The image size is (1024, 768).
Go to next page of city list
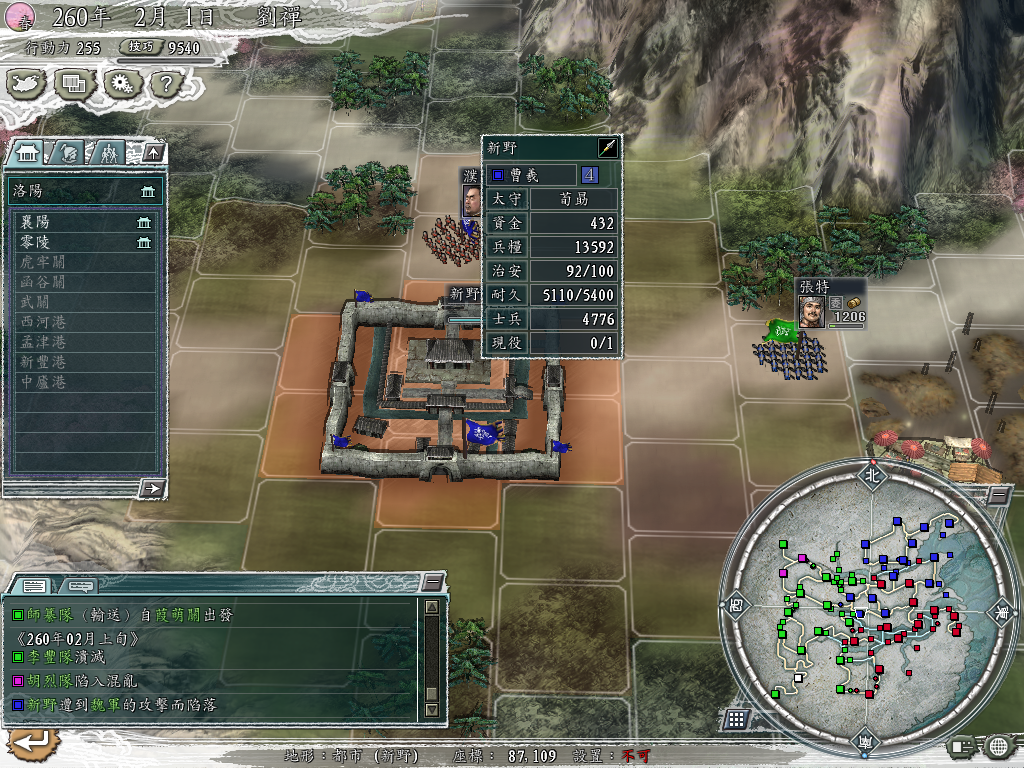tap(152, 488)
